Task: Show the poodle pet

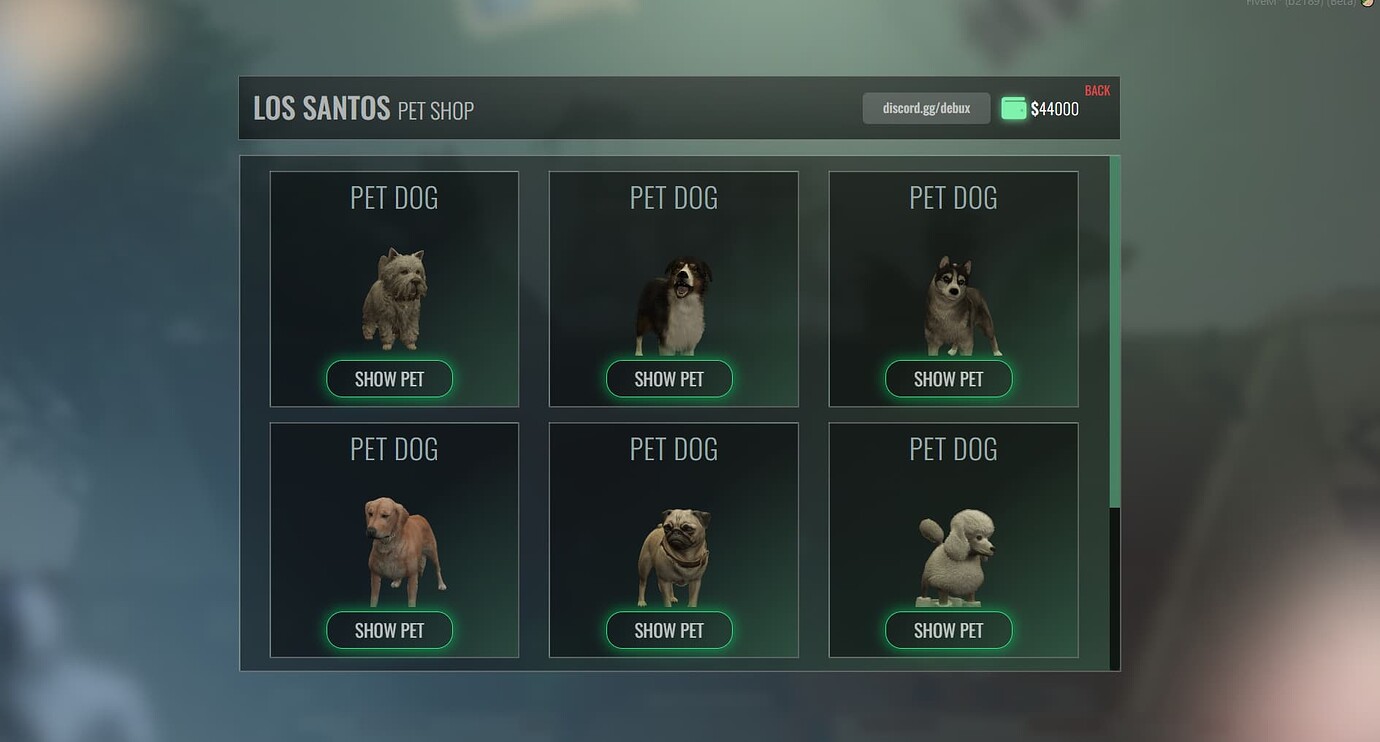Action: 948,630
